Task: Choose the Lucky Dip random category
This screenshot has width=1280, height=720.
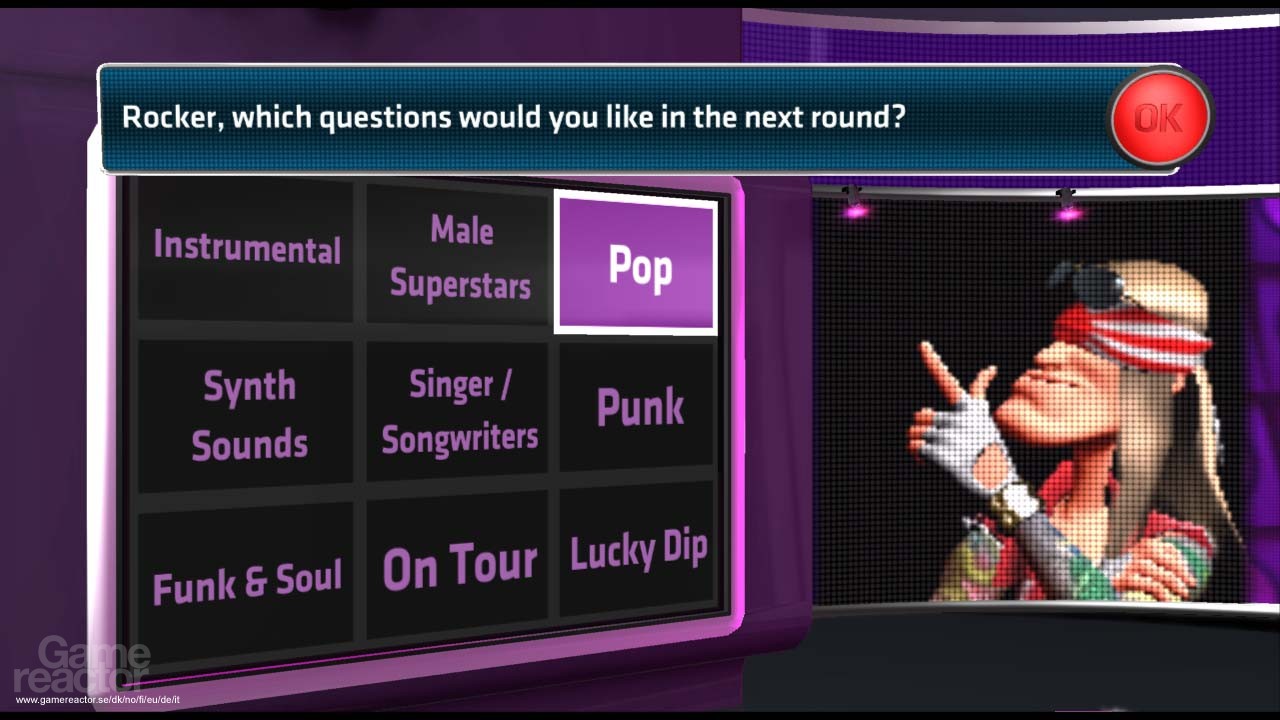Action: point(638,552)
